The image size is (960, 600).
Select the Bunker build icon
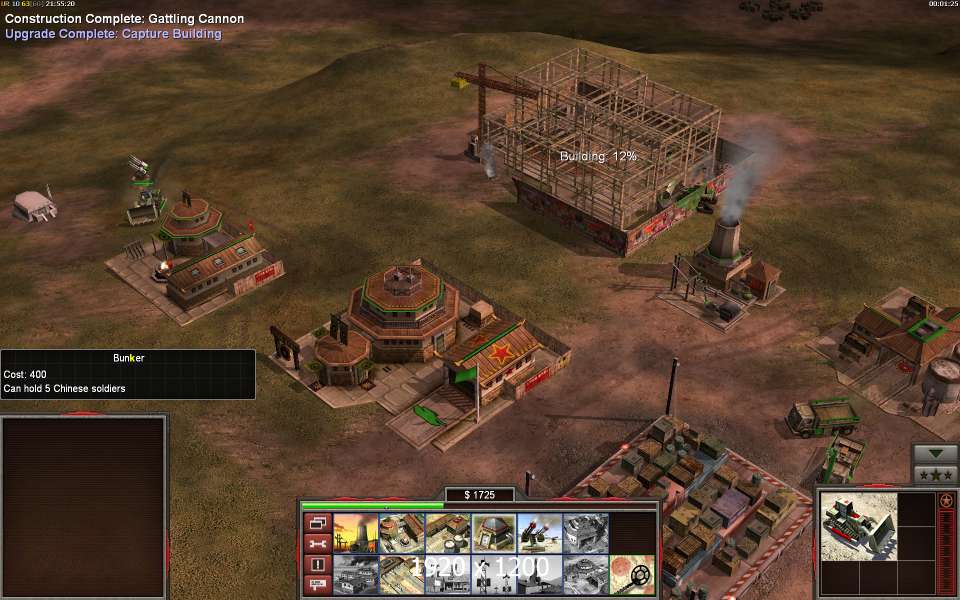click(493, 534)
